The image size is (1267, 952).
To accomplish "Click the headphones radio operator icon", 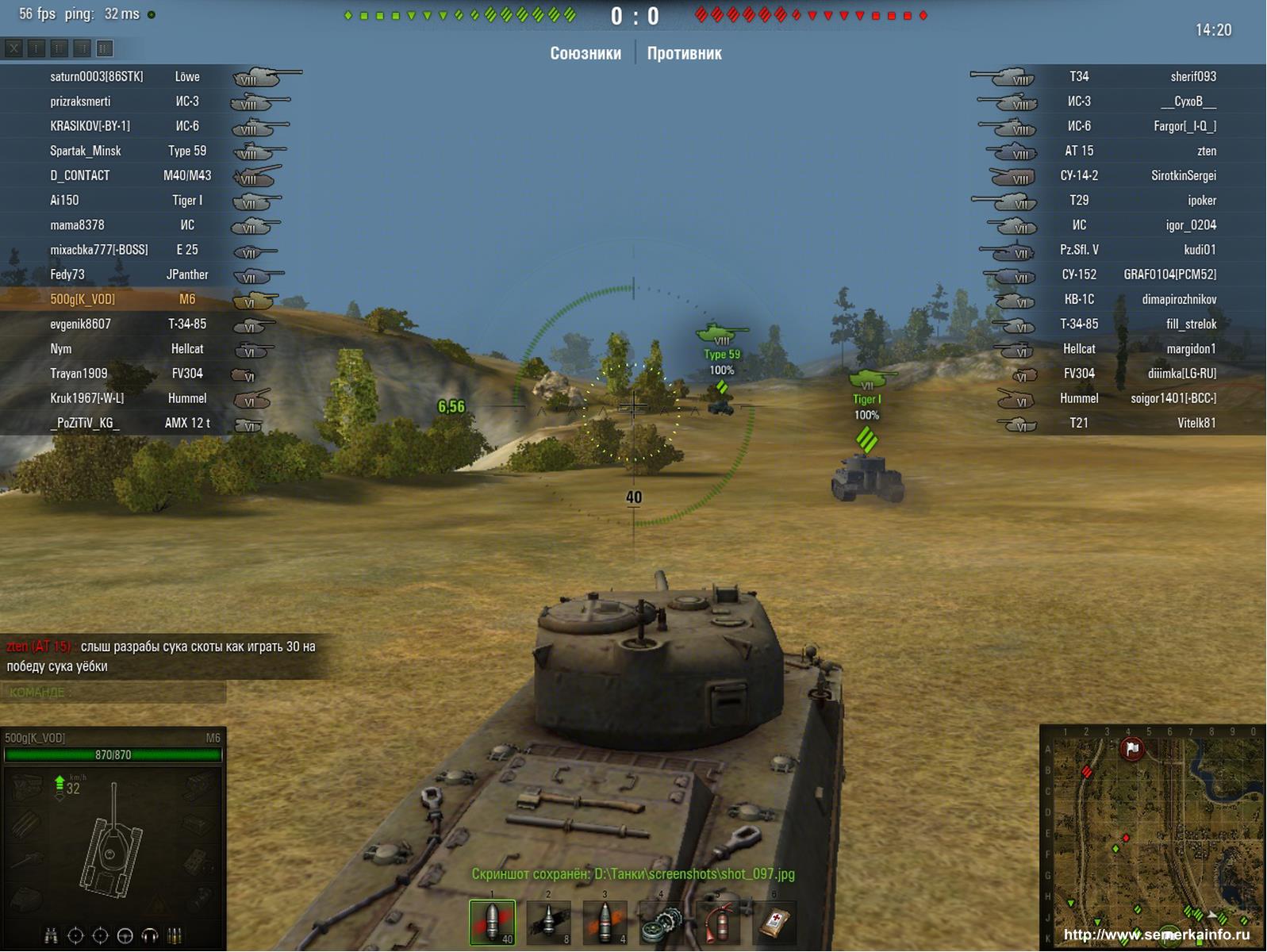I will click(x=150, y=936).
